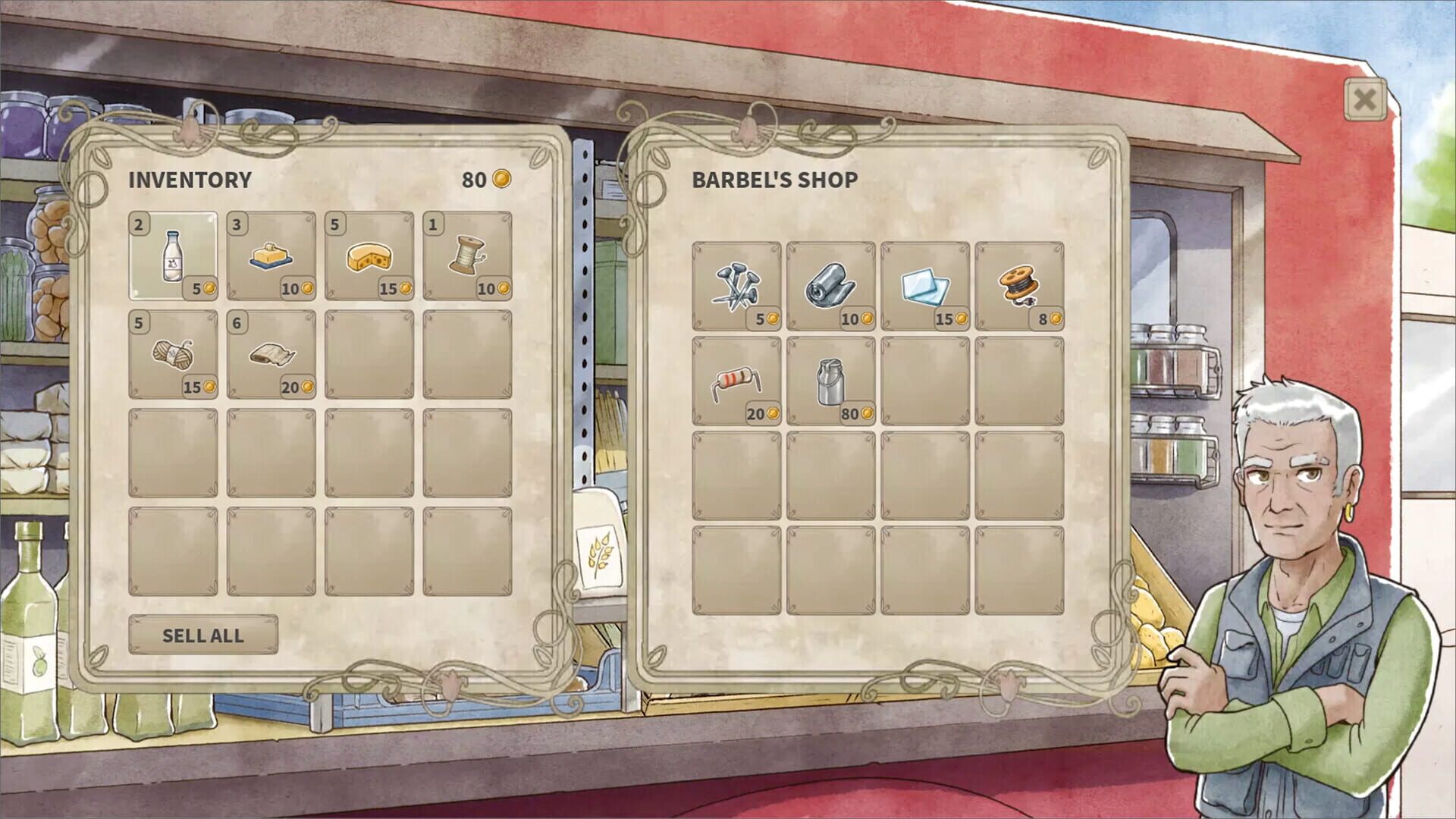Click the INVENTORY panel title
The height and width of the screenshot is (819, 1456).
(x=190, y=180)
